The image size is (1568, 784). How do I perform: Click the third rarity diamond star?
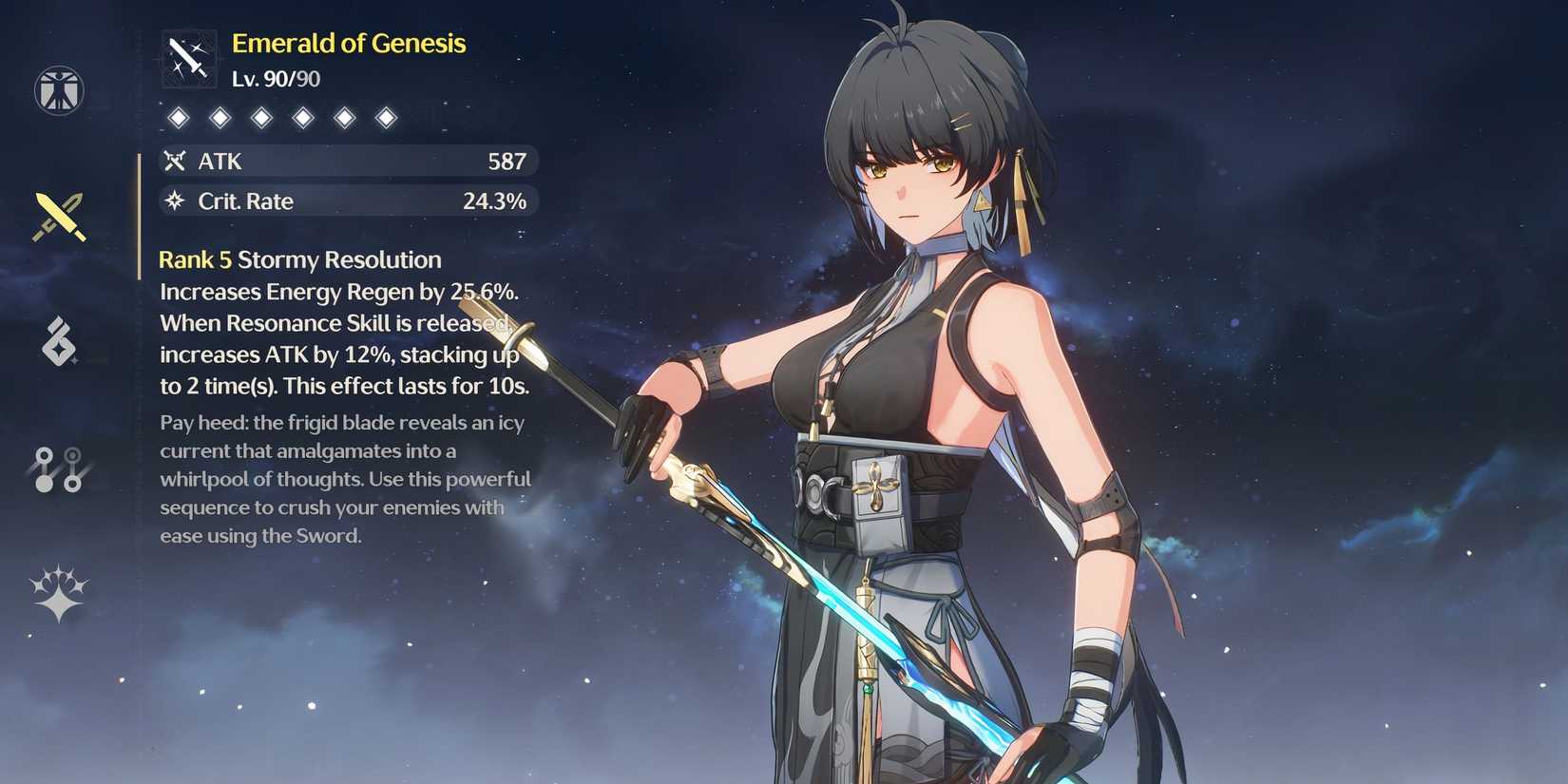261,117
